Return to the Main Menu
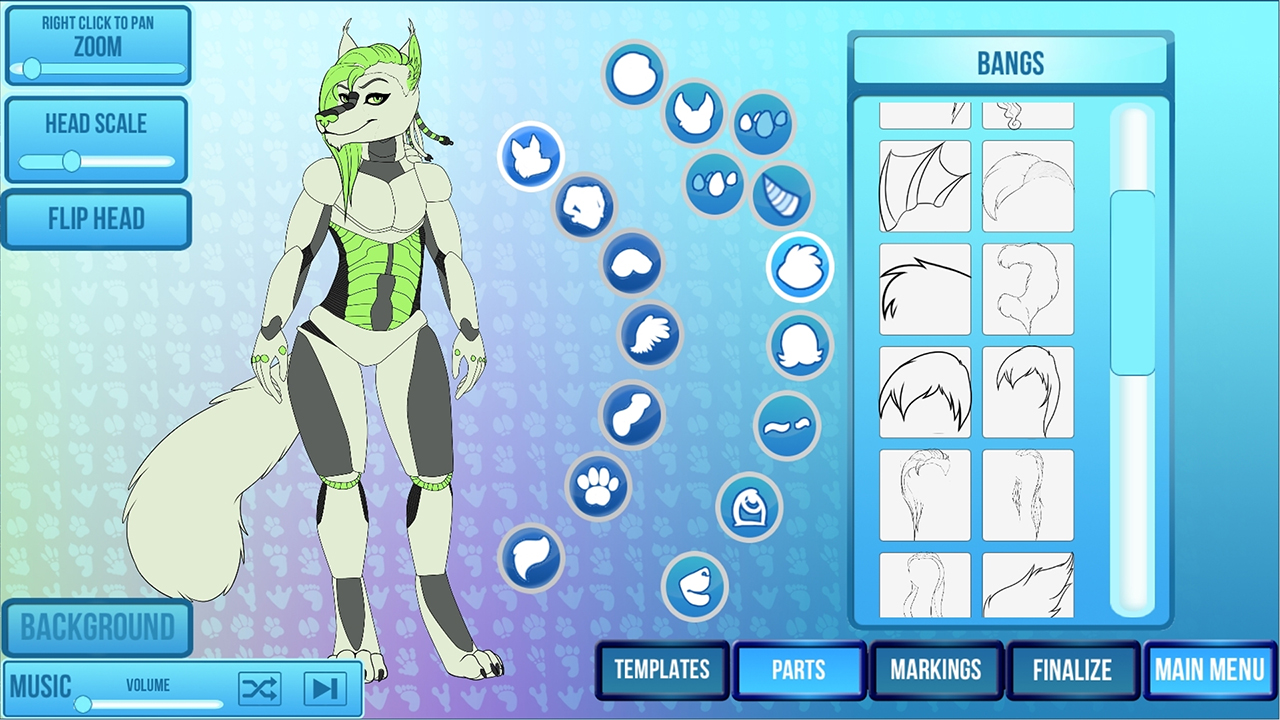The width and height of the screenshot is (1280, 720). (1210, 671)
